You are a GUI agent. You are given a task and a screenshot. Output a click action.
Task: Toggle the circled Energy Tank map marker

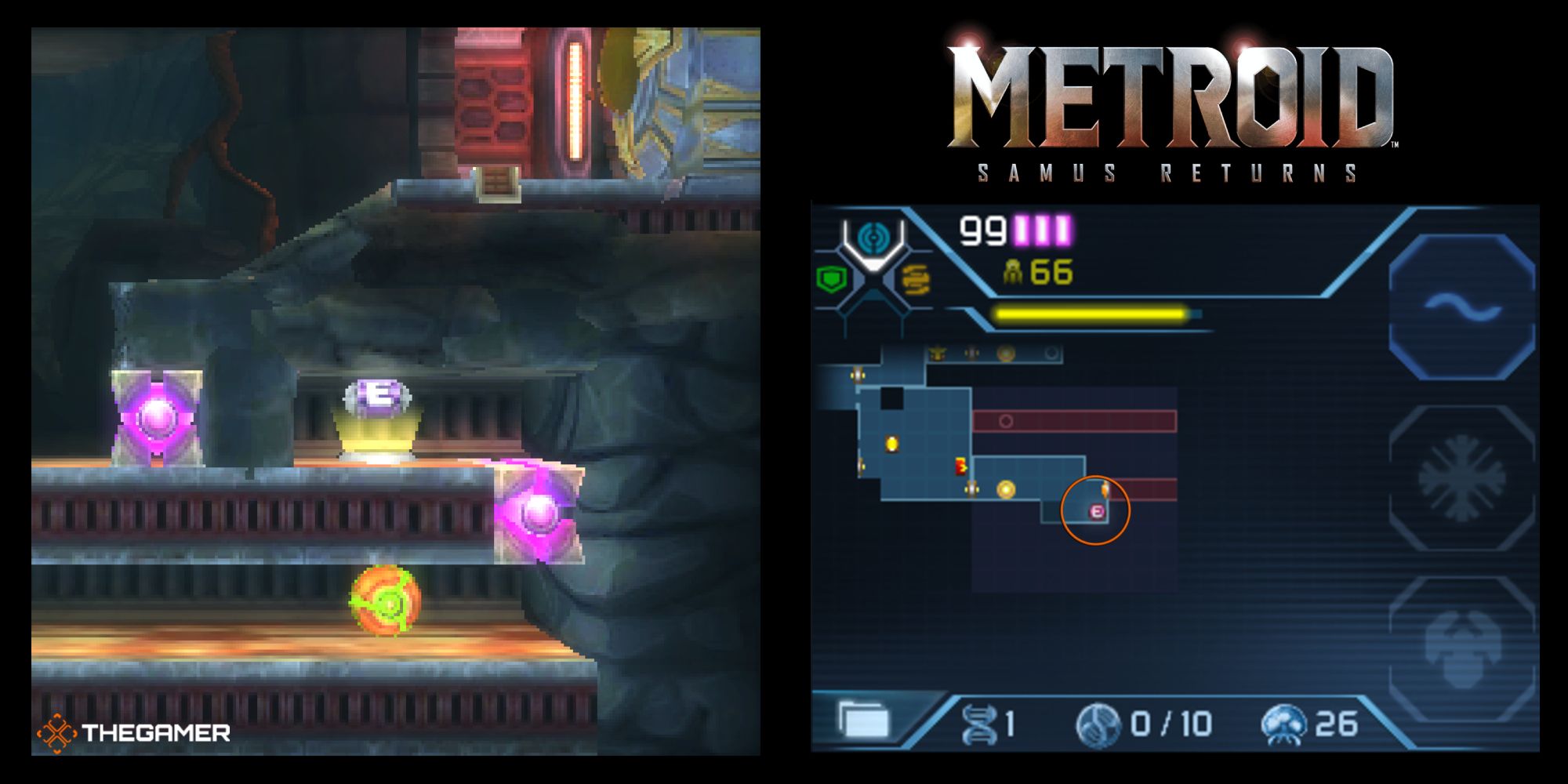point(1097,512)
